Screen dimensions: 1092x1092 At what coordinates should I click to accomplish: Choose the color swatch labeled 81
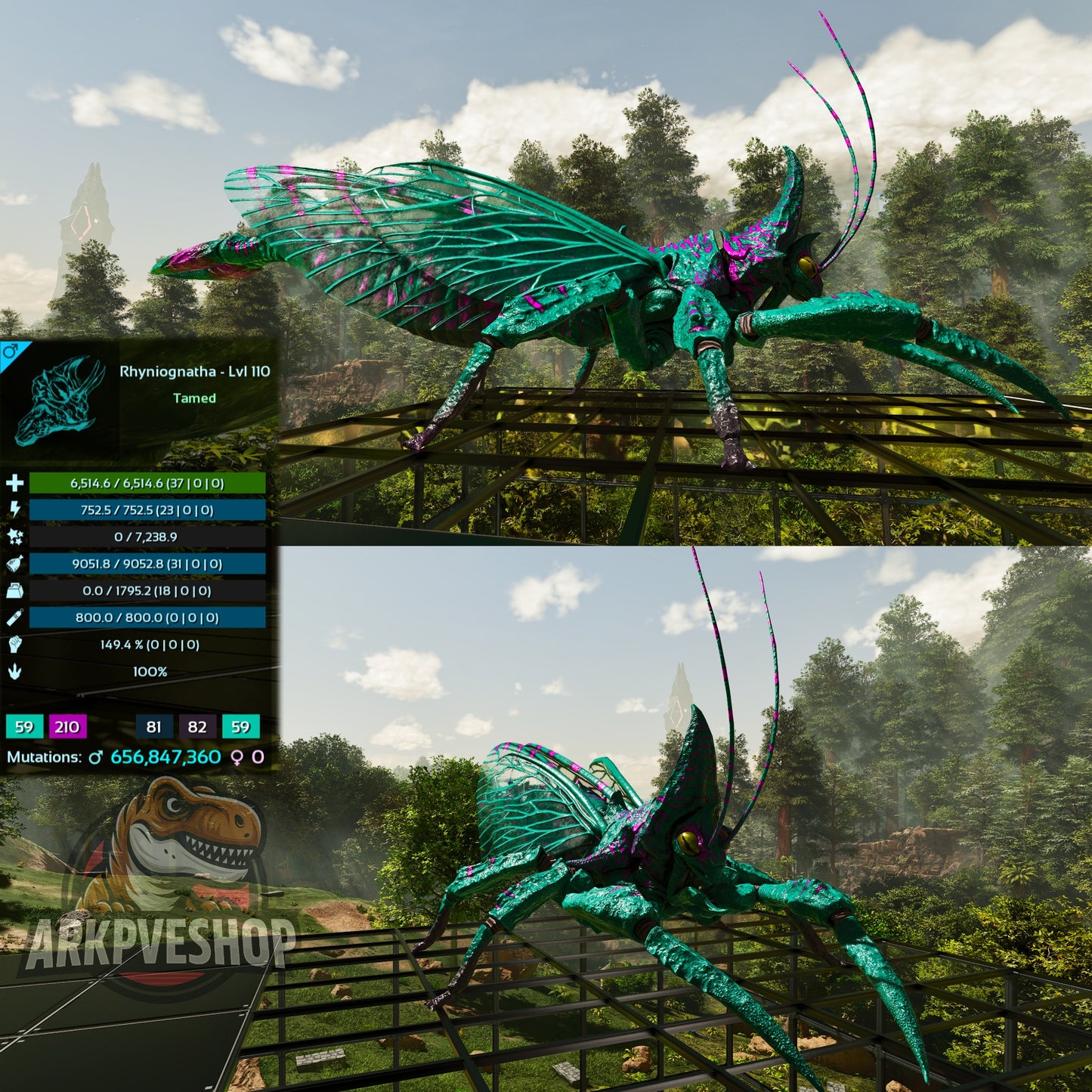click(154, 727)
